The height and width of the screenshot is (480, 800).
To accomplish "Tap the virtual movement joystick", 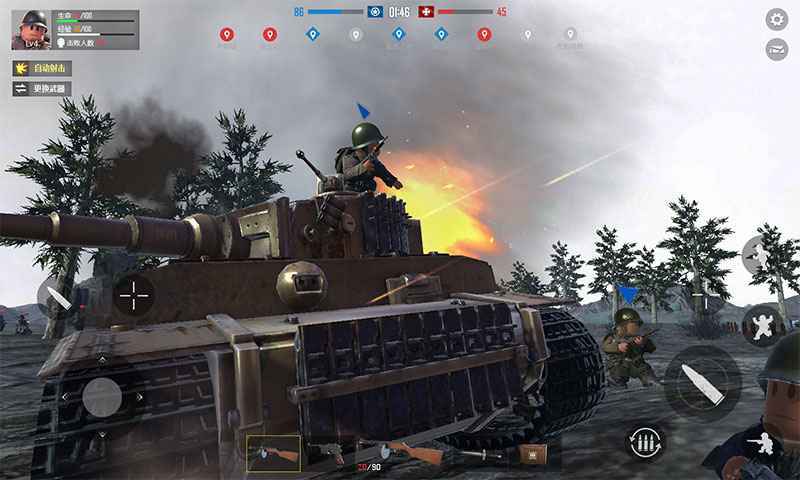I will click(x=102, y=397).
